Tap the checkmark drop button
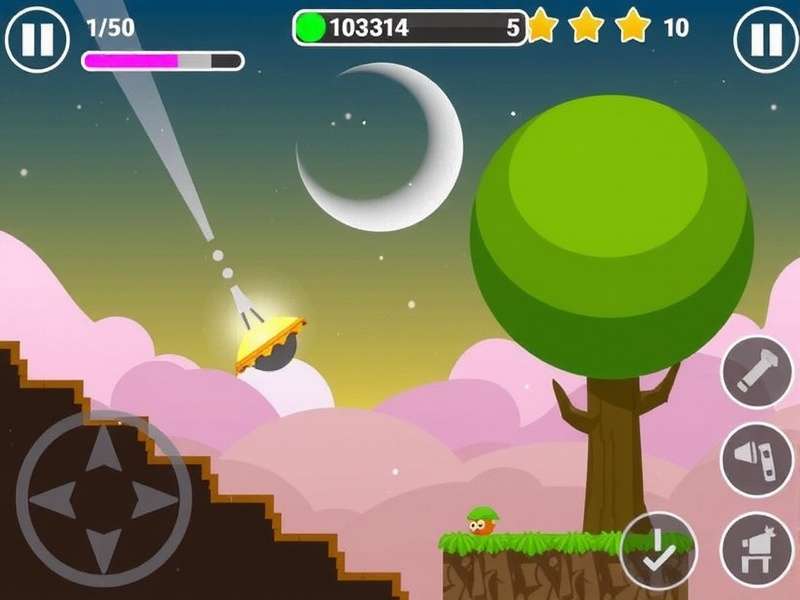Viewport: 800px width, 600px height. [x=656, y=549]
